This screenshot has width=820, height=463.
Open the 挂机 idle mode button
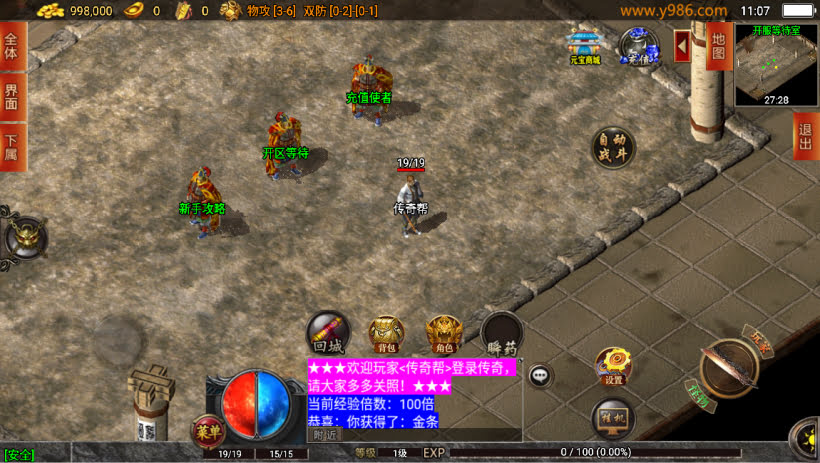pyautogui.click(x=613, y=418)
